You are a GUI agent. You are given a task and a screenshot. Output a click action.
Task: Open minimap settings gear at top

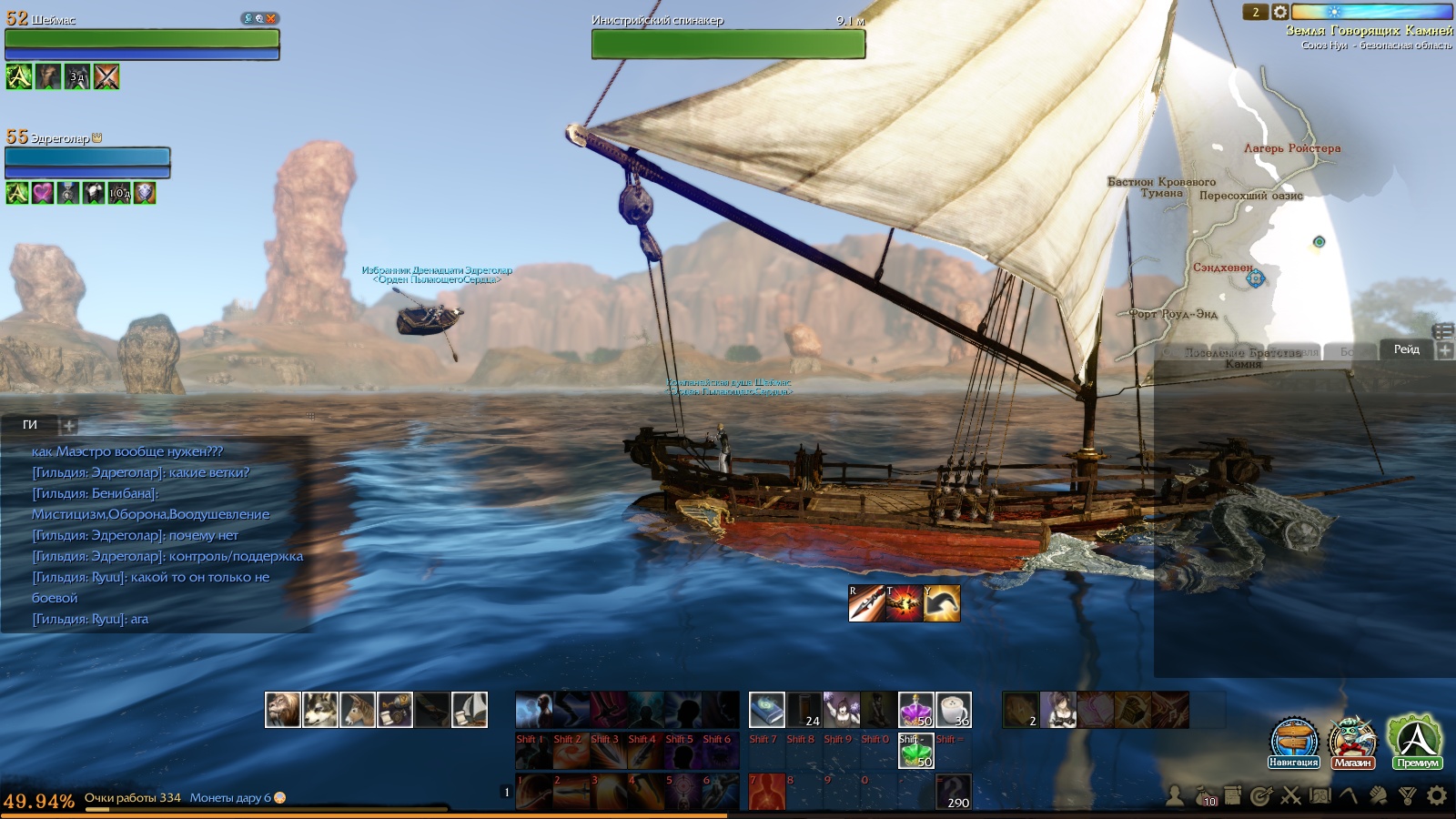pos(1280,12)
